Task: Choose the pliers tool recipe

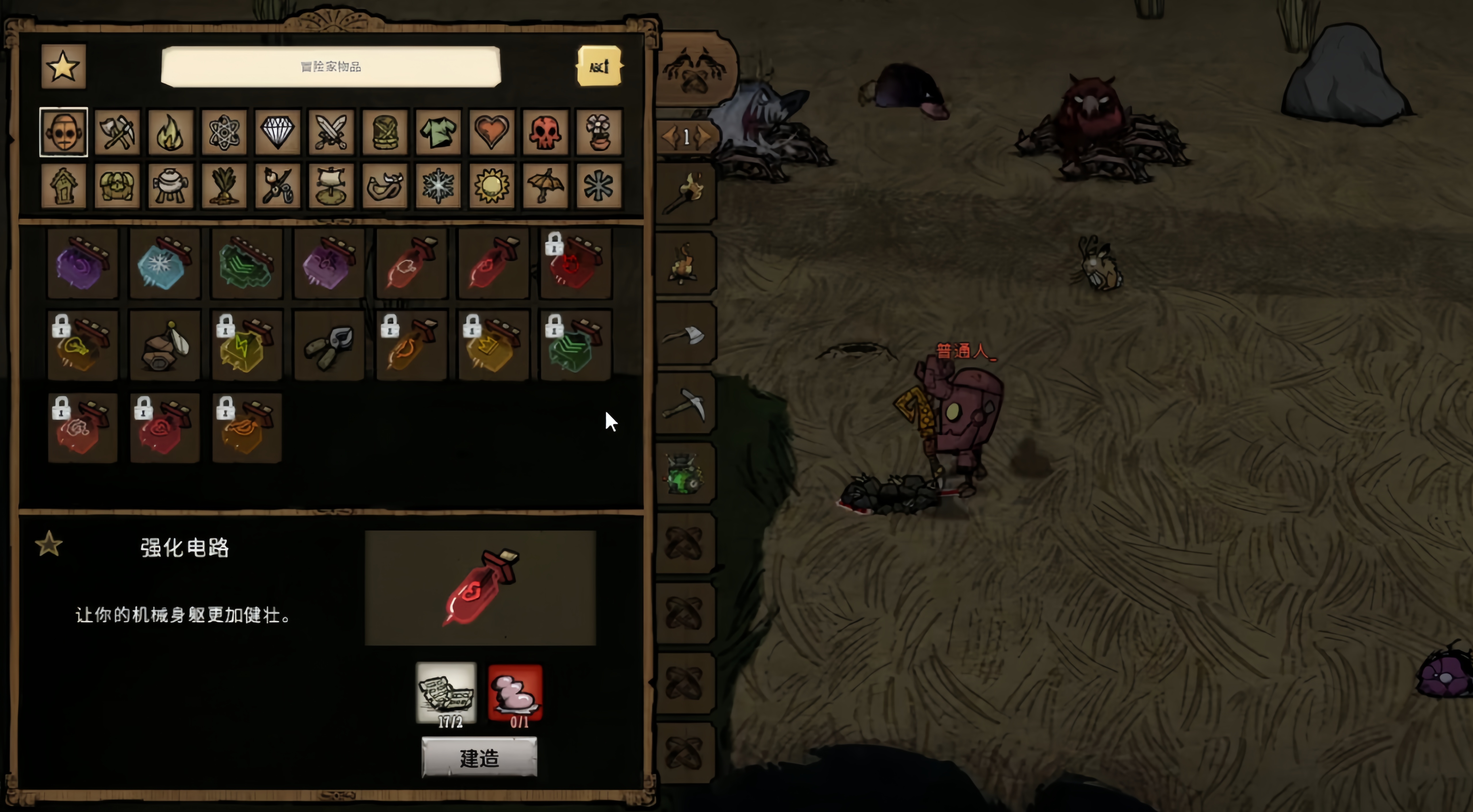Action: tap(329, 346)
